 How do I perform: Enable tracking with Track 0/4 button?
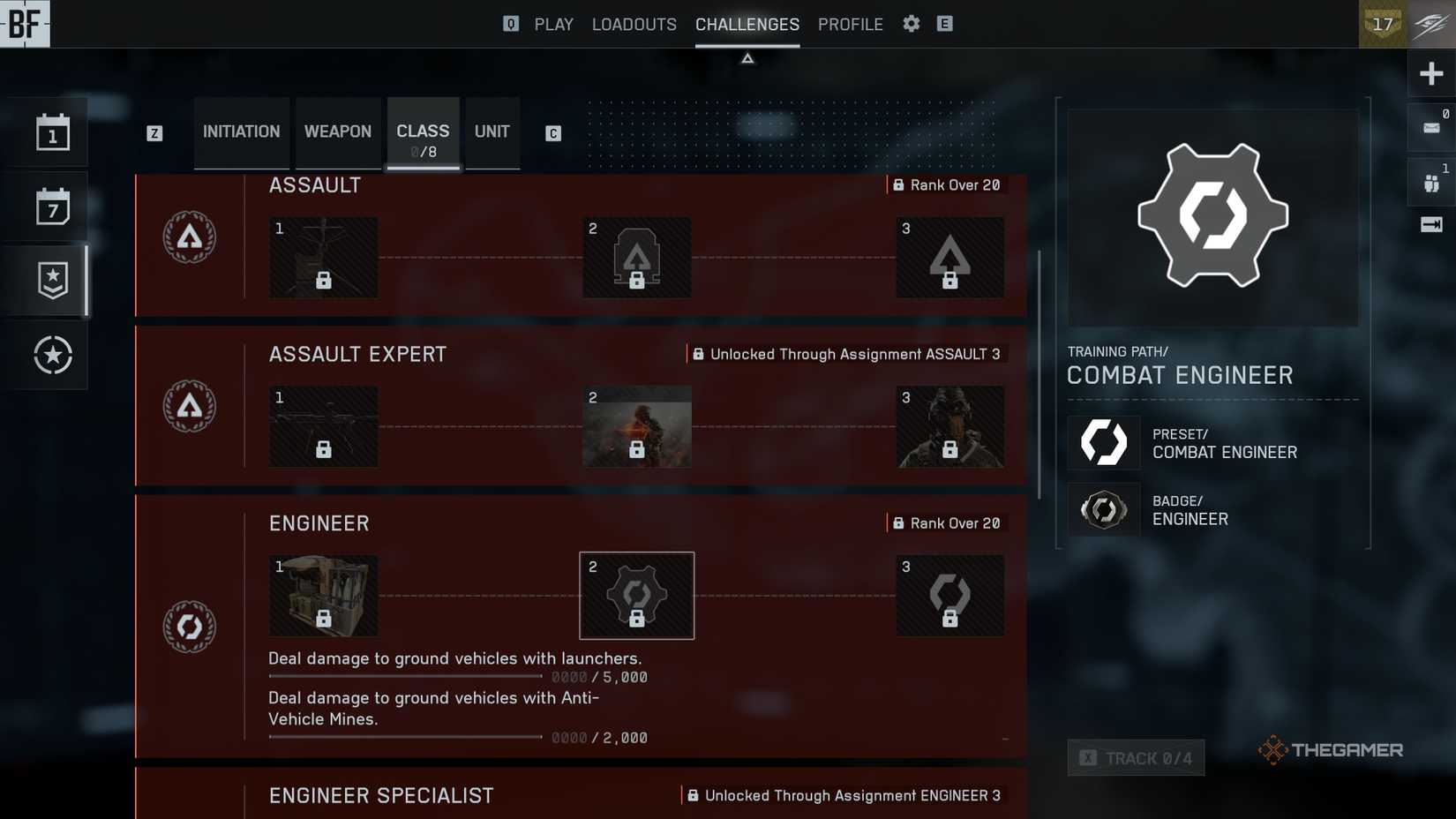1136,757
